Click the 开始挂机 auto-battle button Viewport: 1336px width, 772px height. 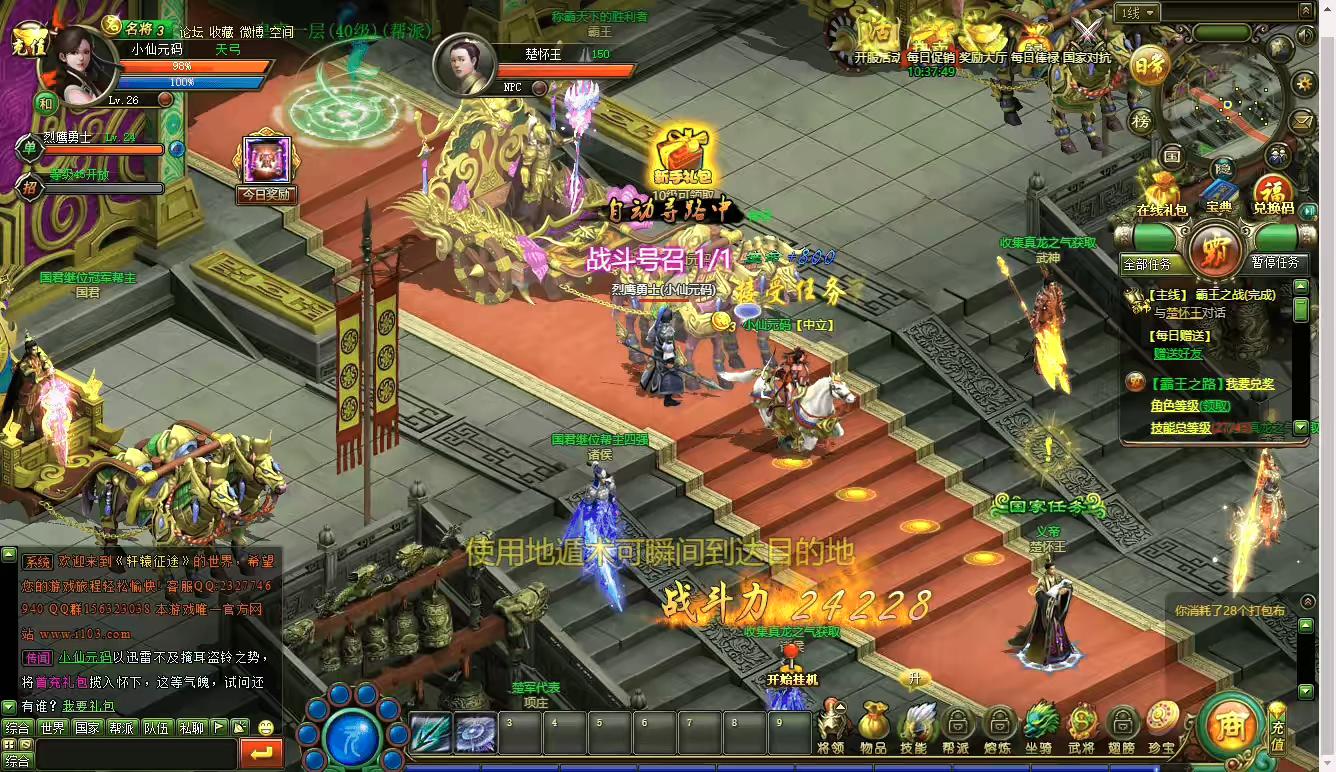tap(792, 671)
